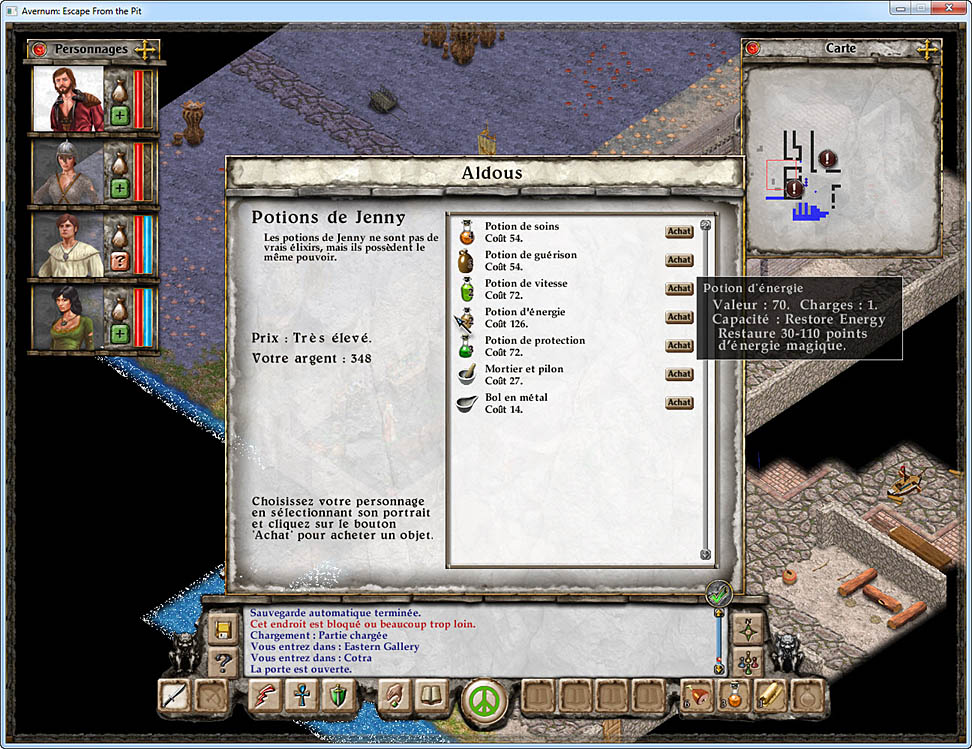Collapse the Carte minimap panel

pos(752,48)
